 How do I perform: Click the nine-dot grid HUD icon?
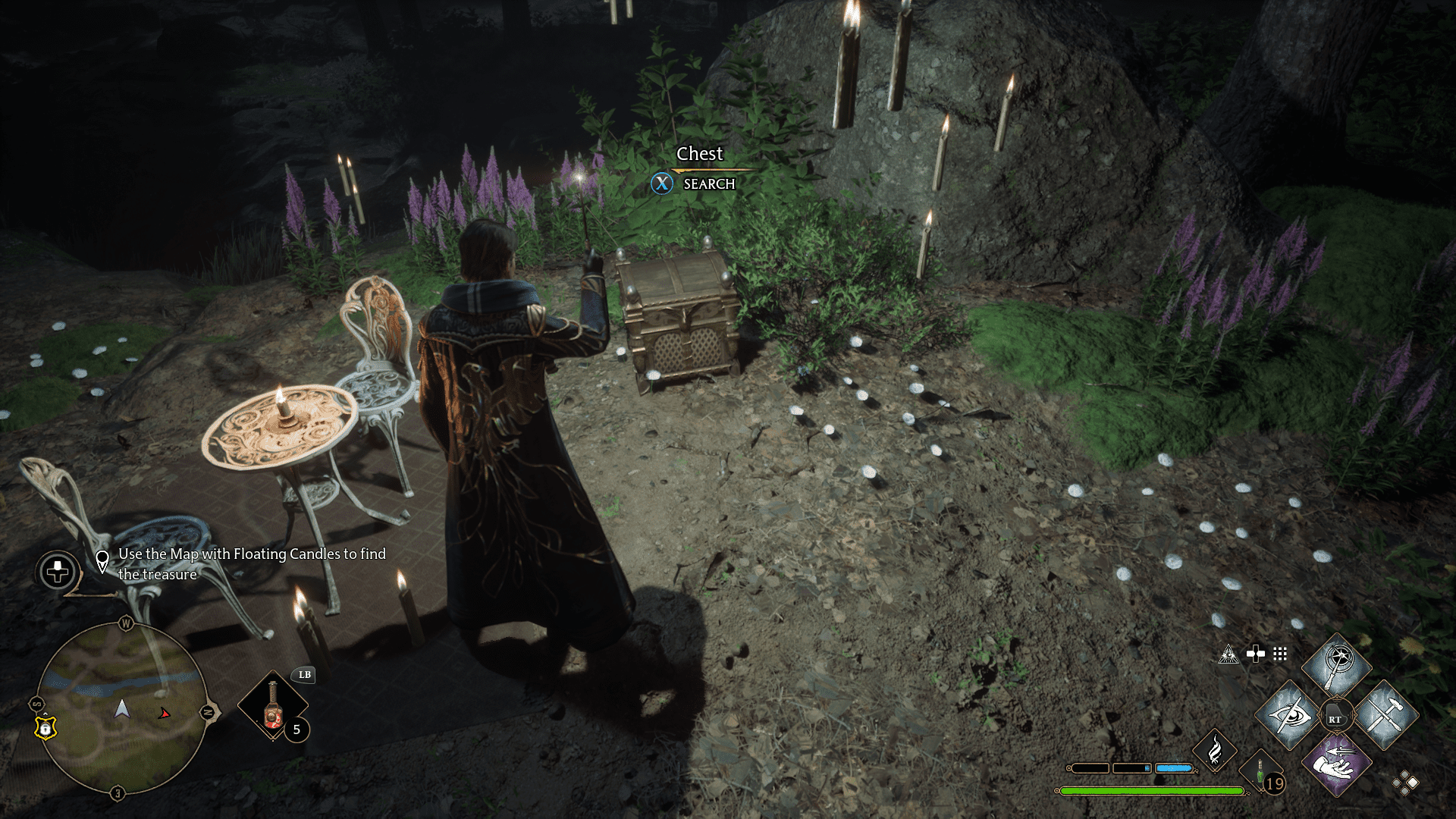1280,654
